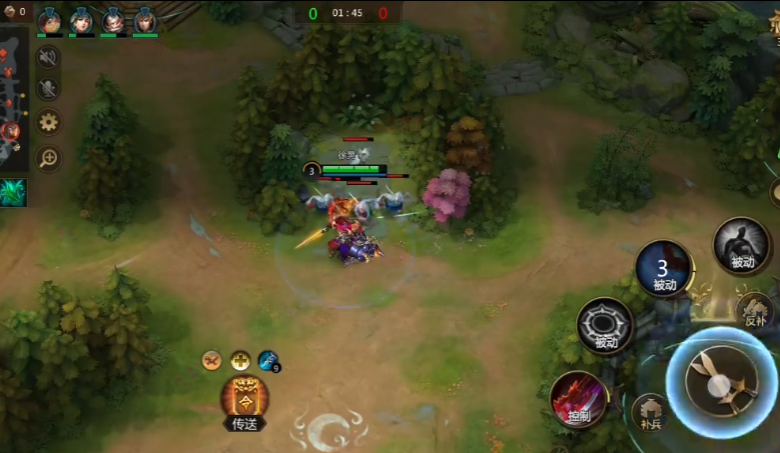
Task: Activate the red 控制 skill
Action: click(578, 399)
